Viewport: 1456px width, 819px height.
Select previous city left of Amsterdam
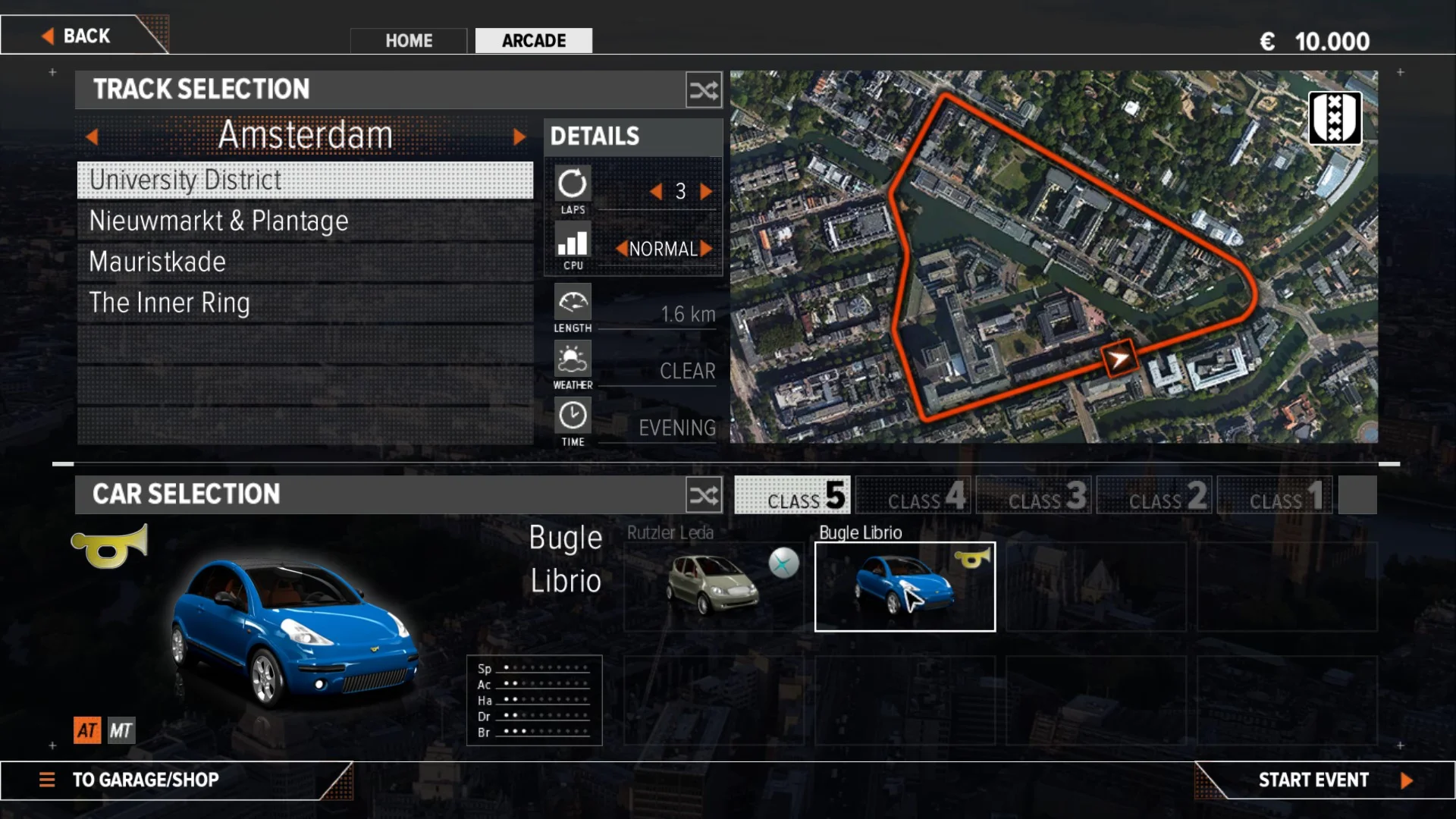click(93, 136)
